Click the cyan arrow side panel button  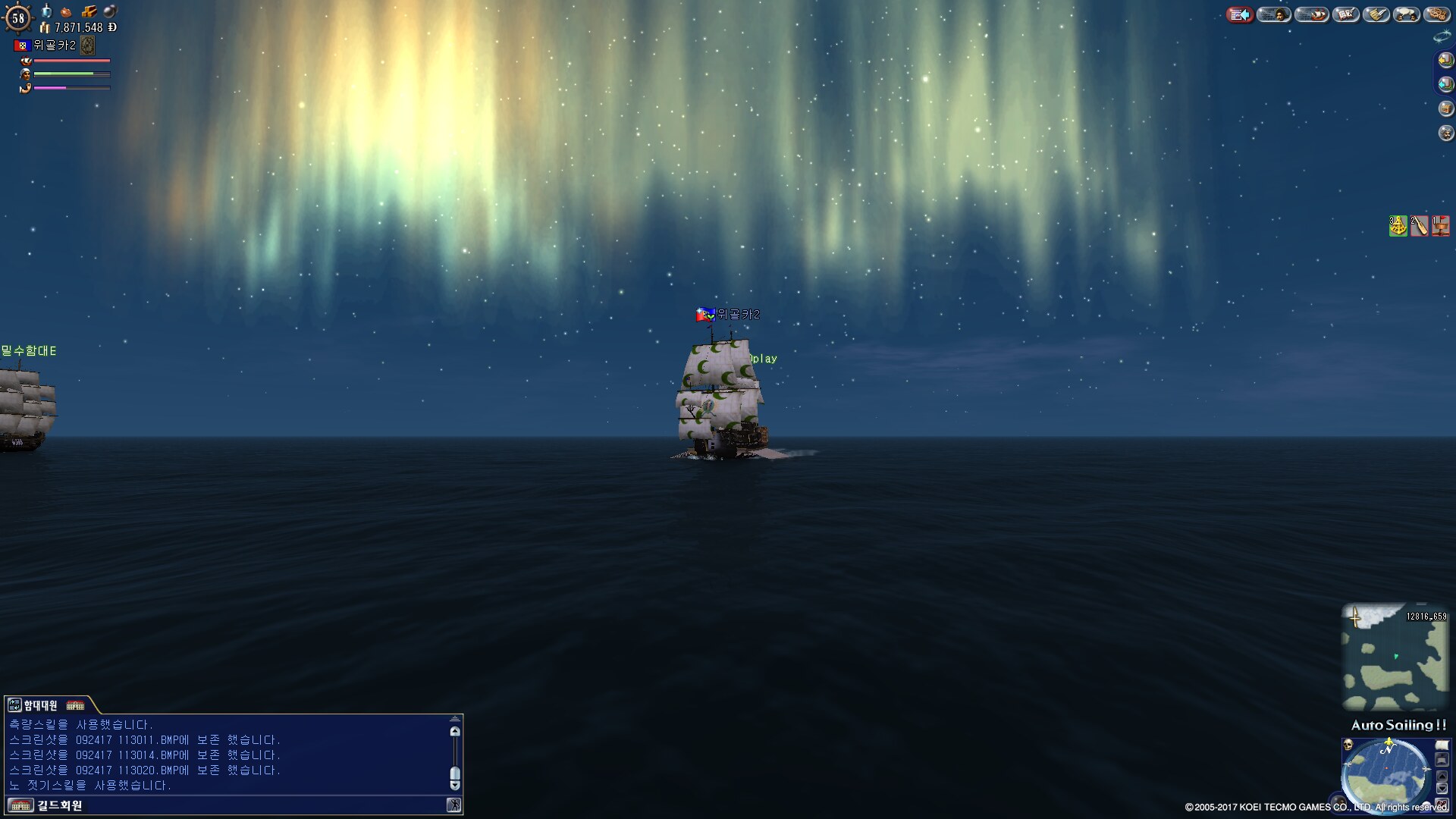(1445, 84)
